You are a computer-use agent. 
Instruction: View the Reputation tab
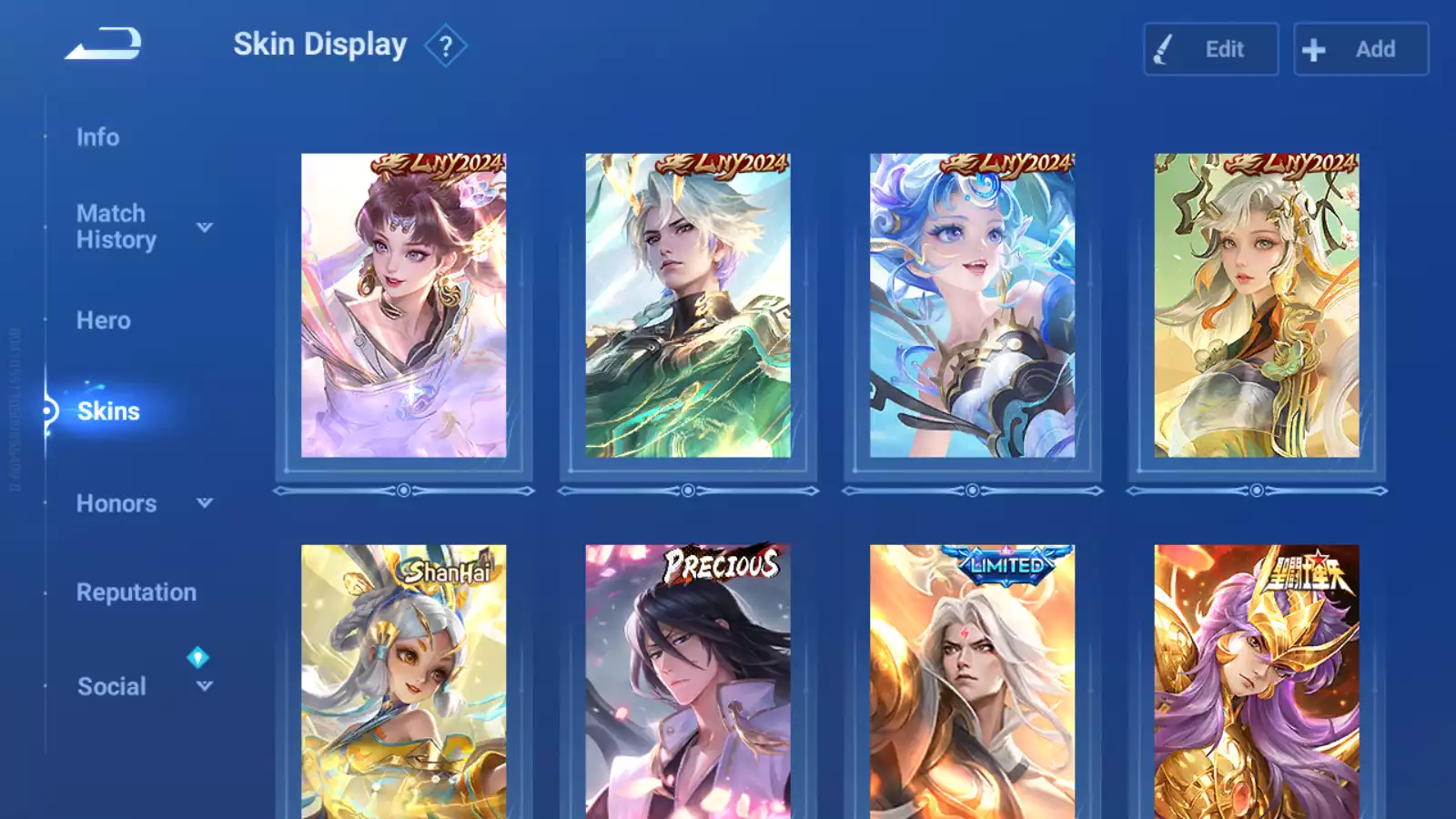pyautogui.click(x=136, y=592)
